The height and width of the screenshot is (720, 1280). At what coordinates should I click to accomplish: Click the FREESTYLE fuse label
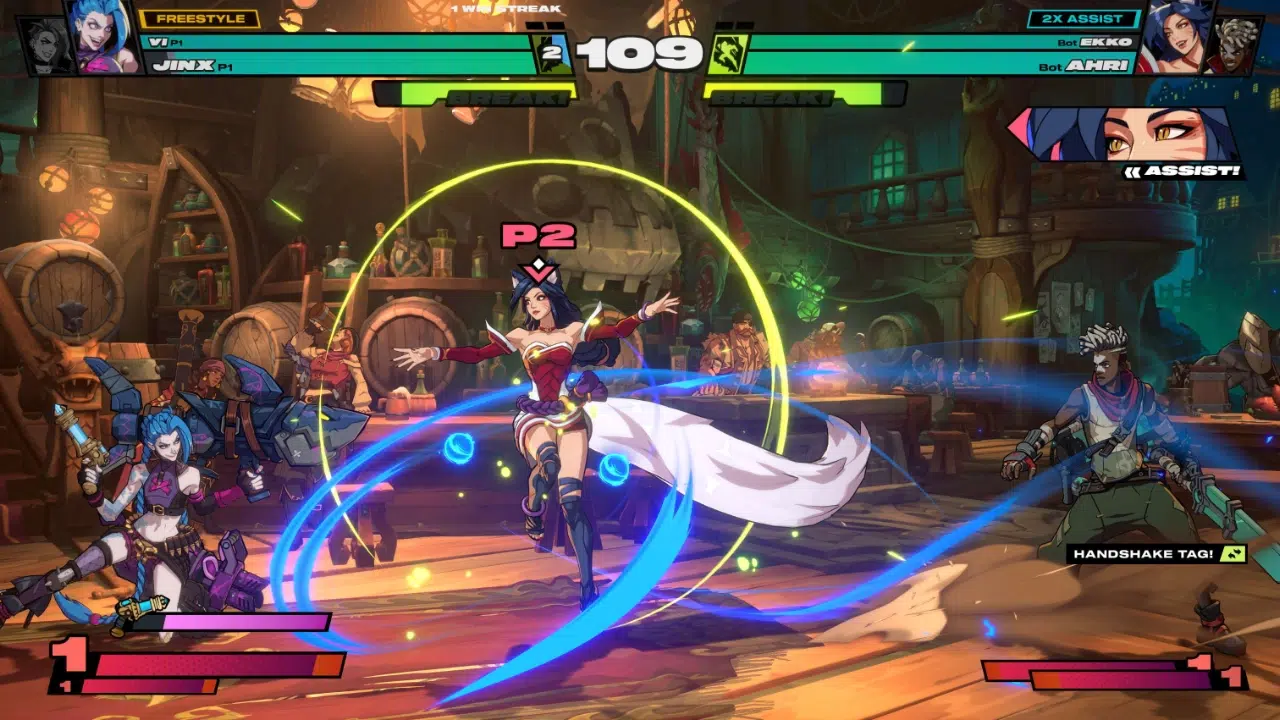pyautogui.click(x=199, y=19)
